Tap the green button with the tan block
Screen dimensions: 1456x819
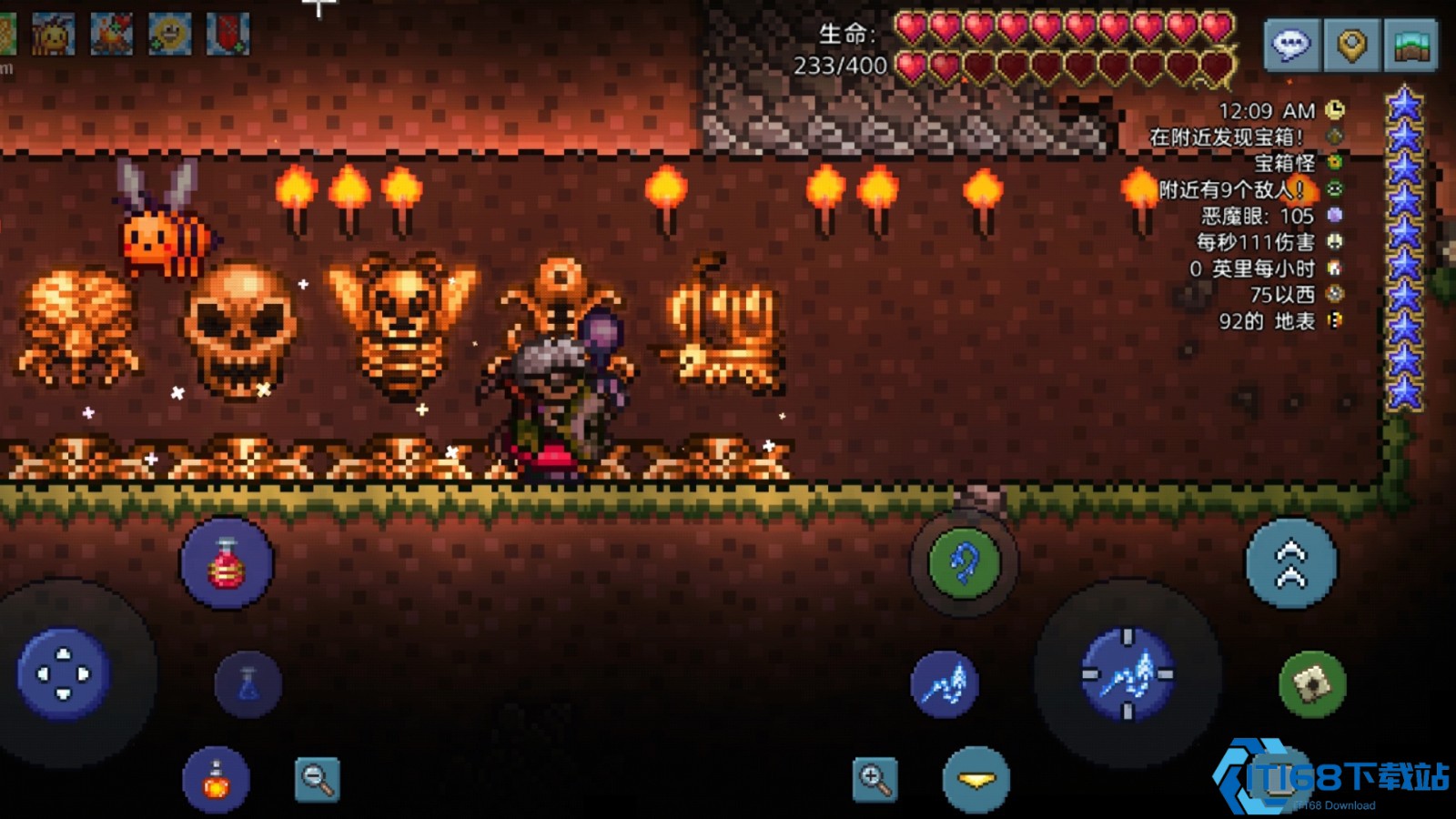coord(1312,683)
